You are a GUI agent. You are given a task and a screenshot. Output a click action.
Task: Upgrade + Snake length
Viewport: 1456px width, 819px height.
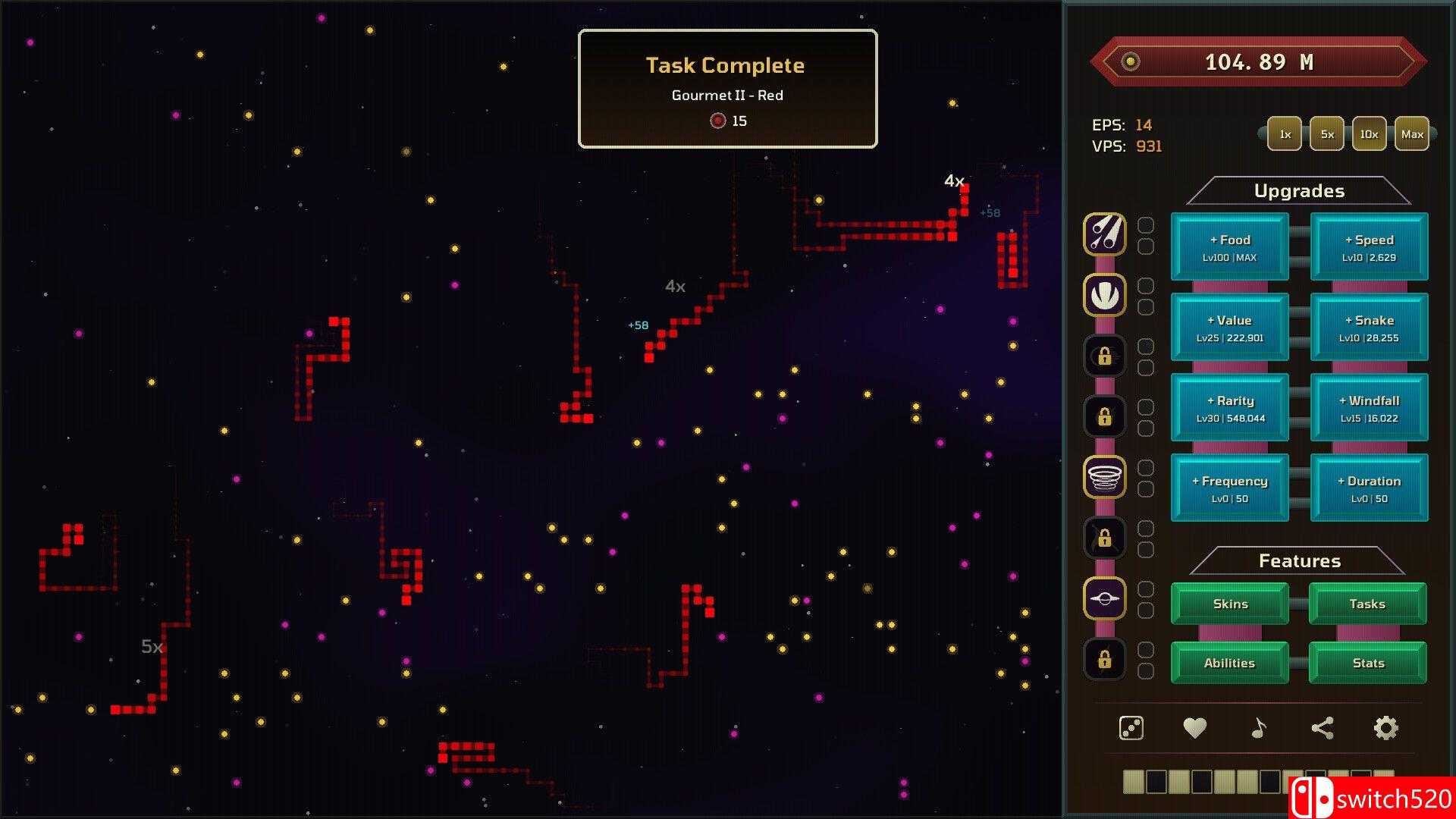[x=1369, y=328]
